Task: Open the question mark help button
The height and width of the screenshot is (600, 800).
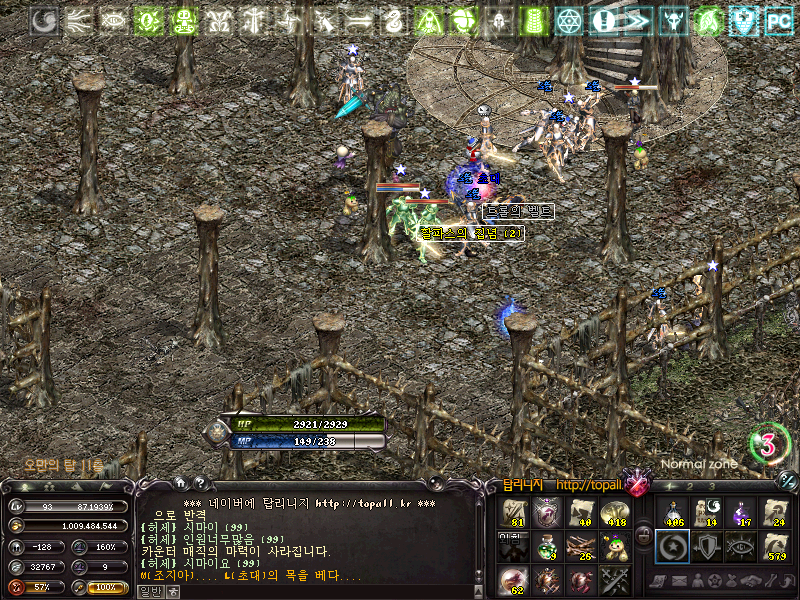Action: [199, 482]
